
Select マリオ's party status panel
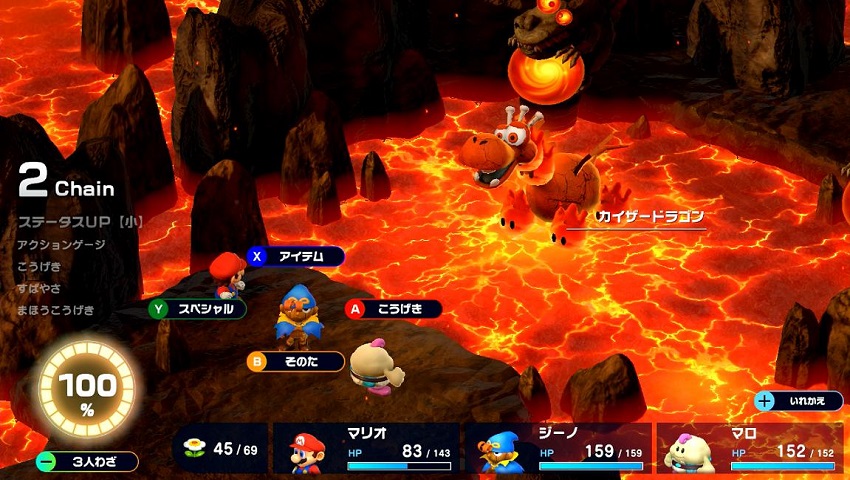[366, 448]
